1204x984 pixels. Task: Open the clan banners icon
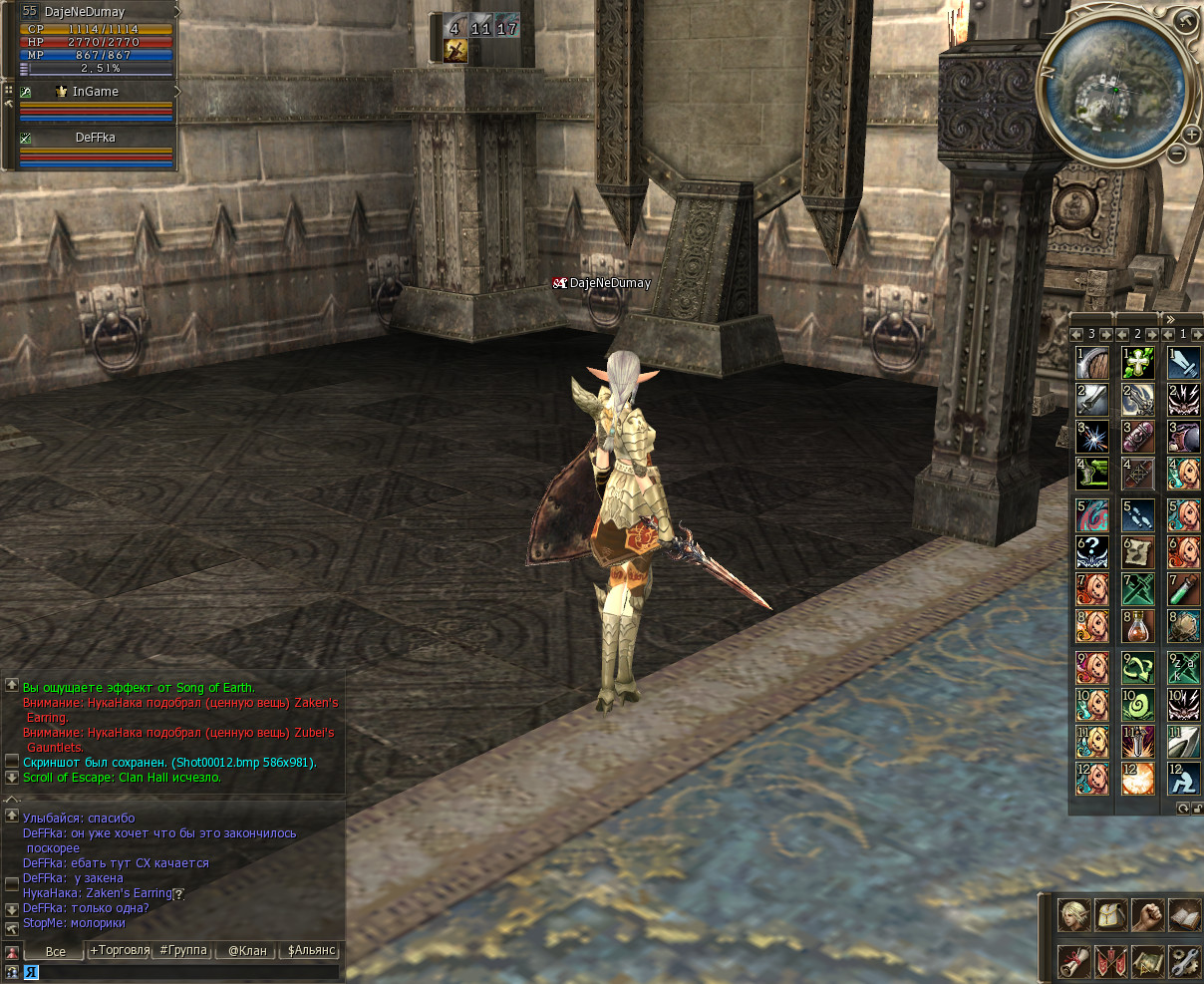click(x=1110, y=962)
